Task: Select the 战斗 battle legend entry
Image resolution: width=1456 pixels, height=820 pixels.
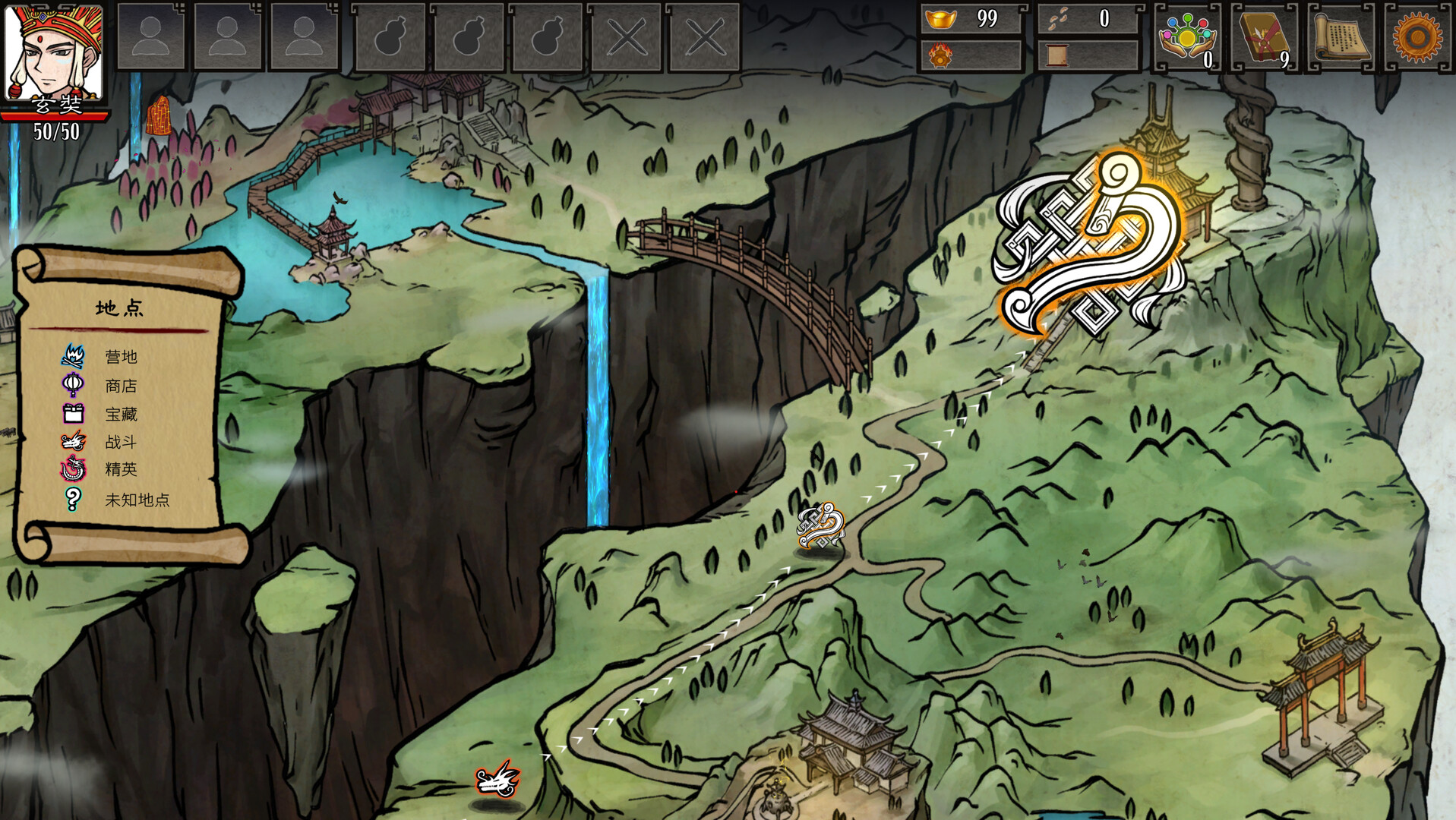Action: click(120, 442)
